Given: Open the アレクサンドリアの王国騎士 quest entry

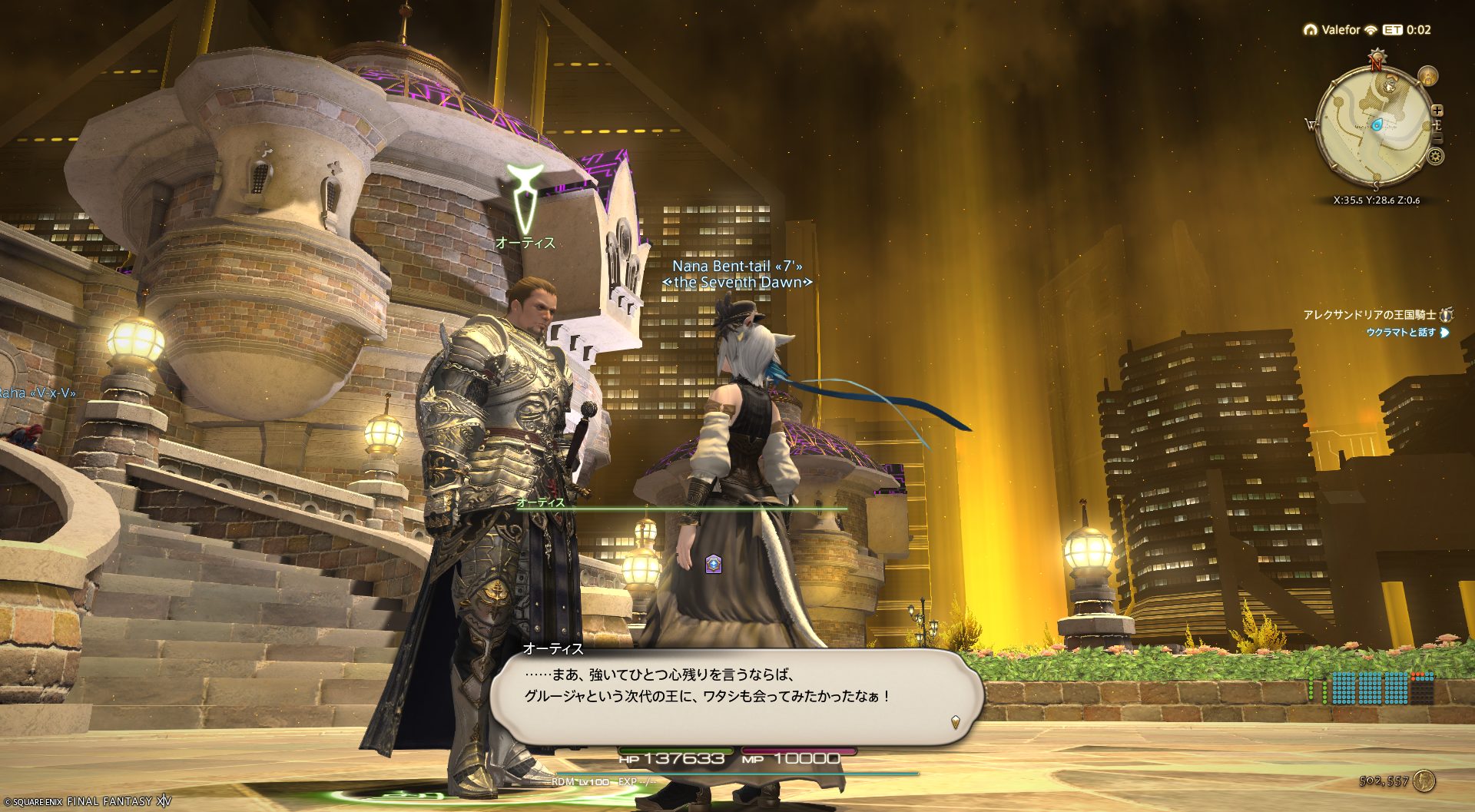Looking at the screenshot, I should pos(1369,315).
